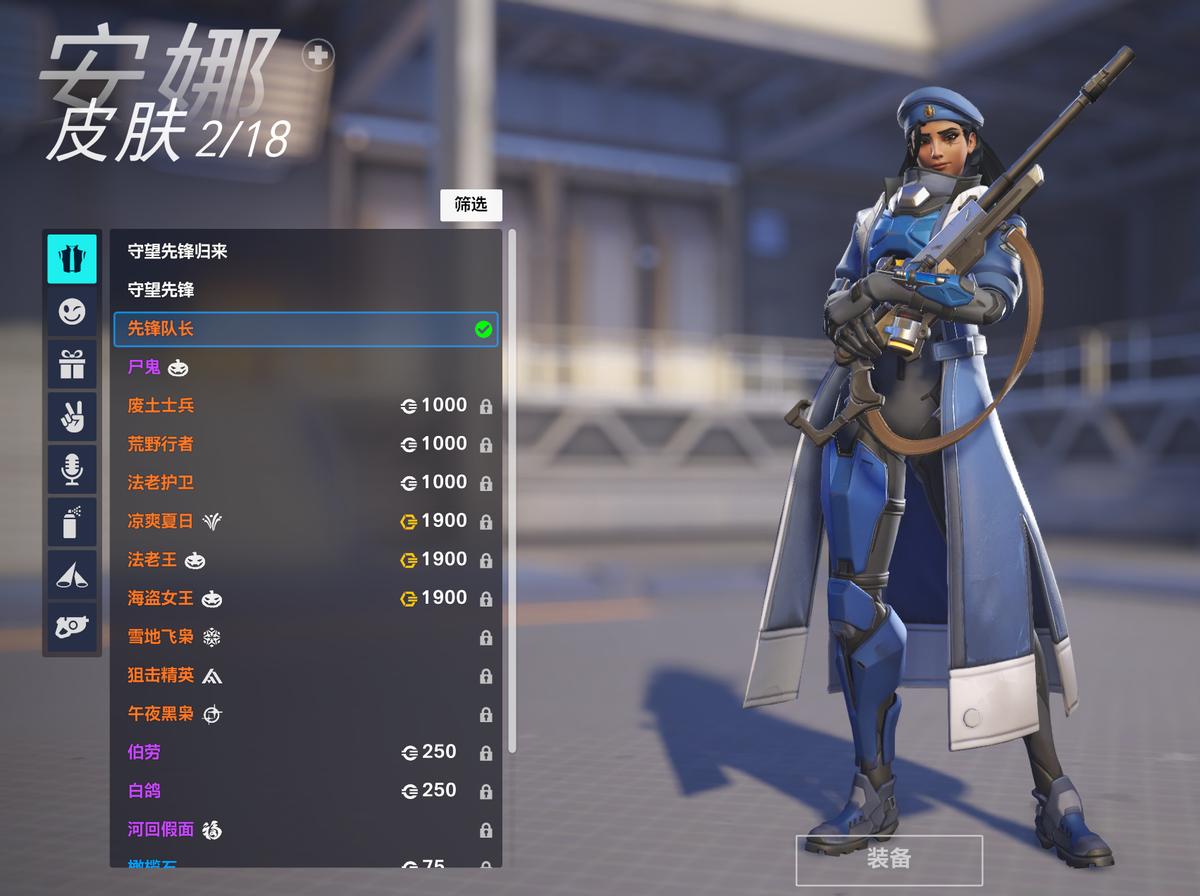Switch to the spray can tab

coord(72,521)
